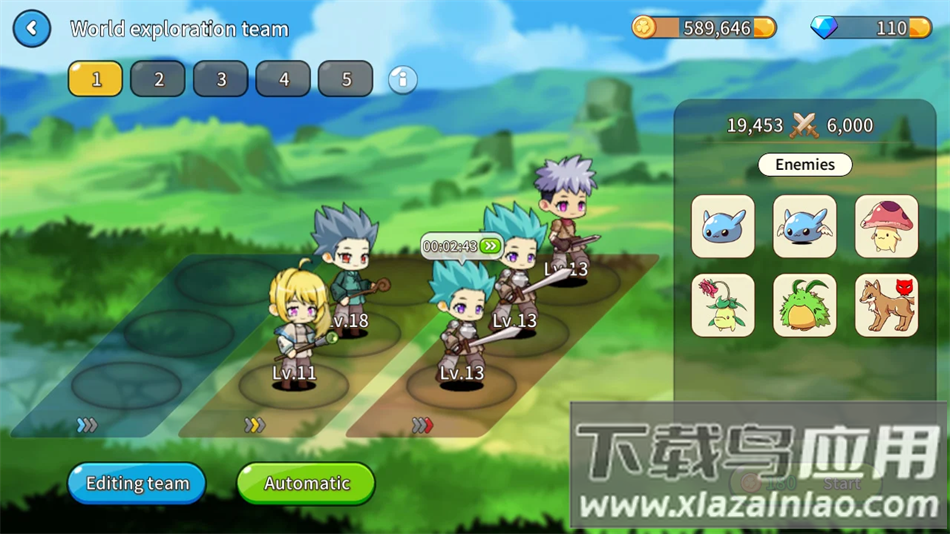
Task: Buy more blue diamonds
Action: click(x=920, y=28)
